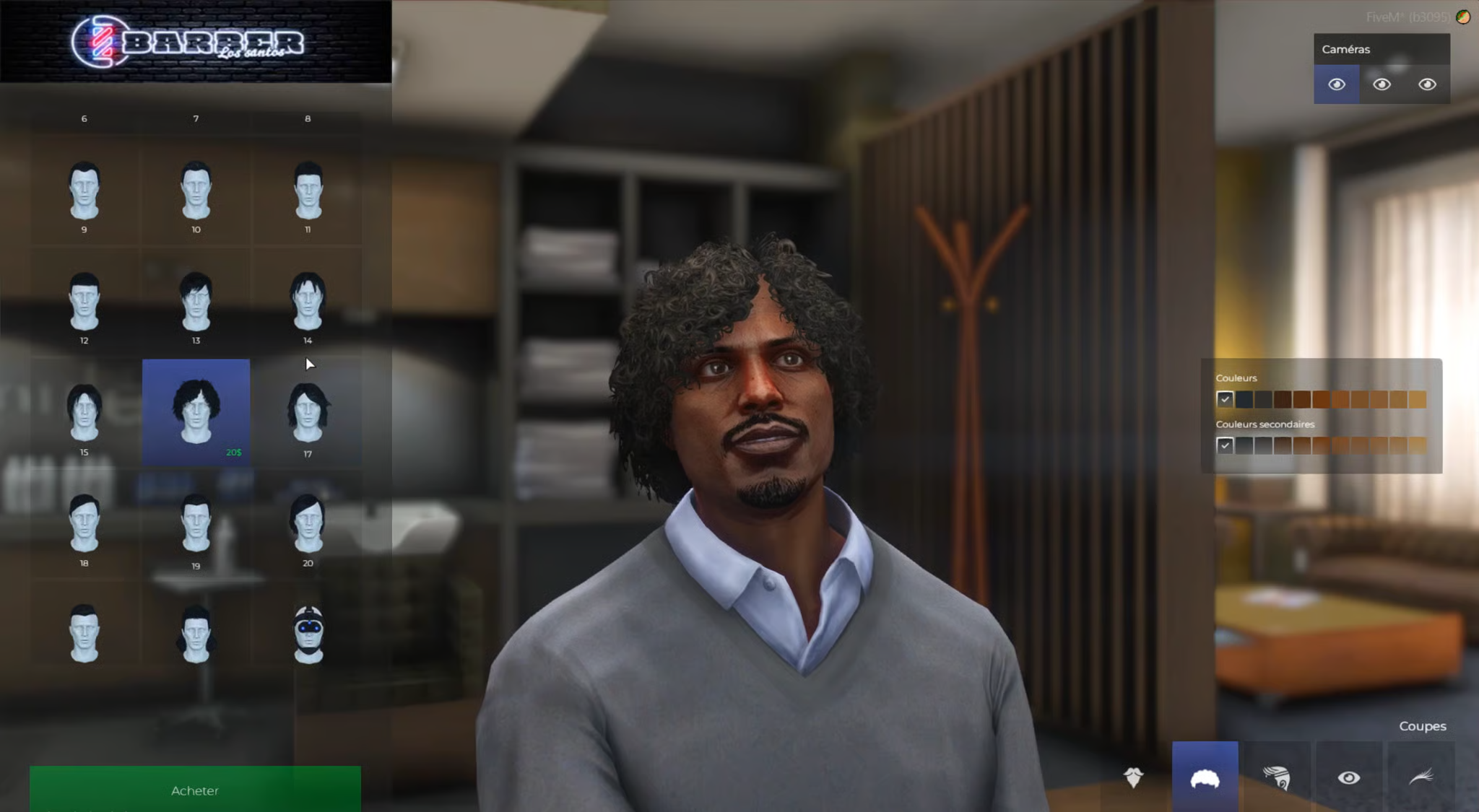Select hairstyle number 13
The image size is (1479, 812).
(x=196, y=302)
